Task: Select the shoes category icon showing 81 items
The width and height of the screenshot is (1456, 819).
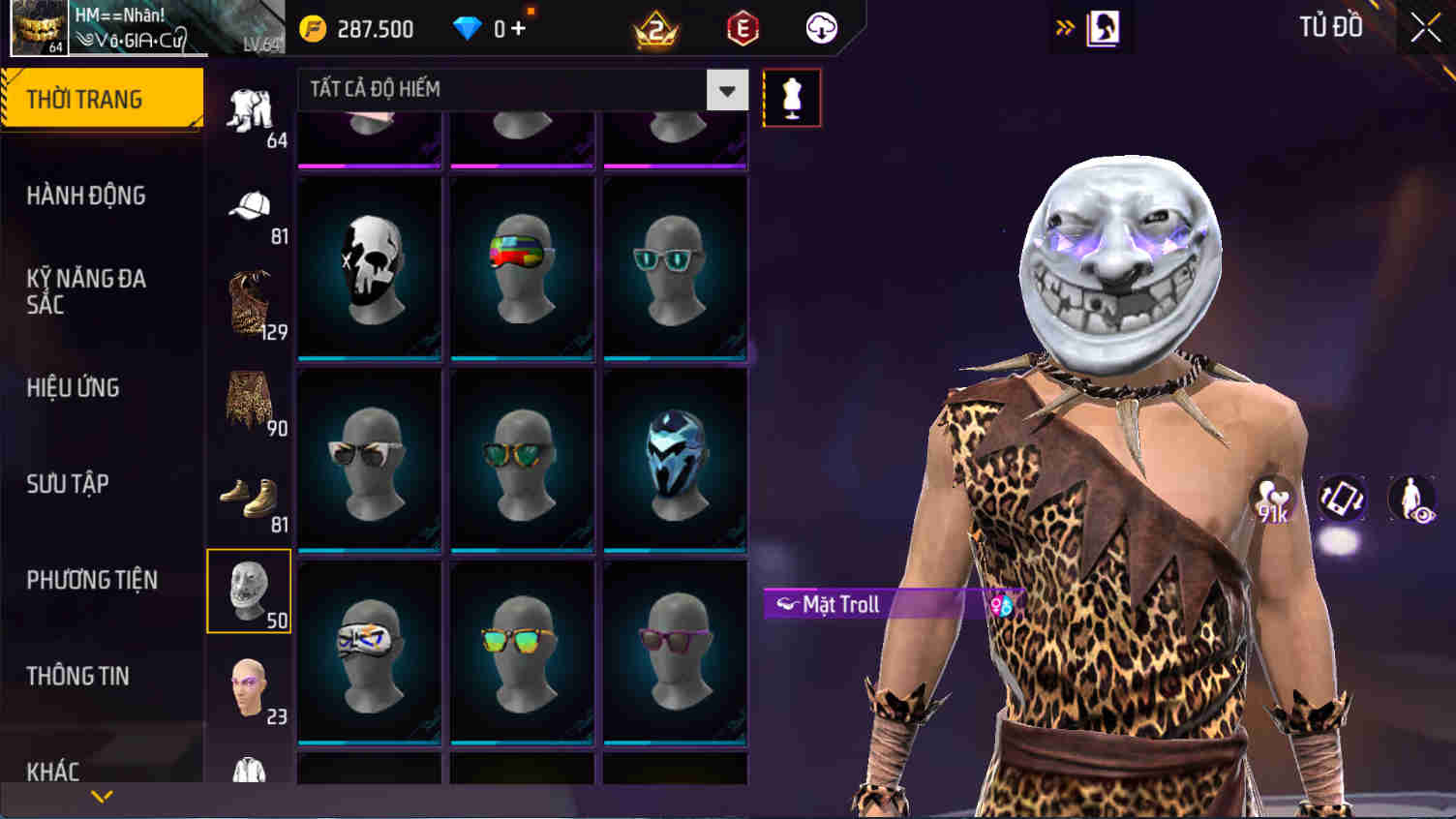Action: point(249,496)
